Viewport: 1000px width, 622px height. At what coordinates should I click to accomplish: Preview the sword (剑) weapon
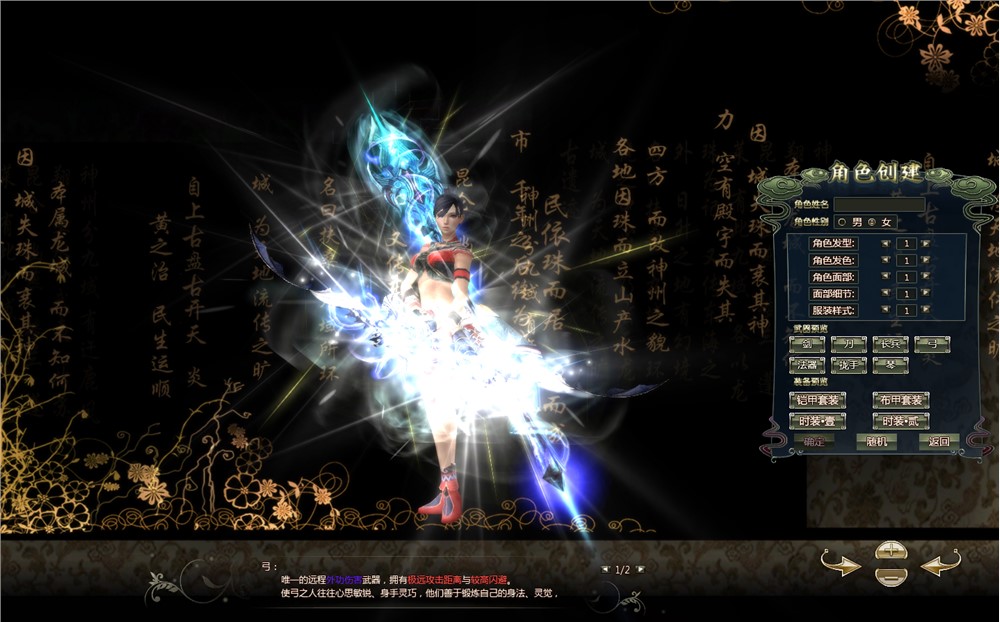[806, 344]
